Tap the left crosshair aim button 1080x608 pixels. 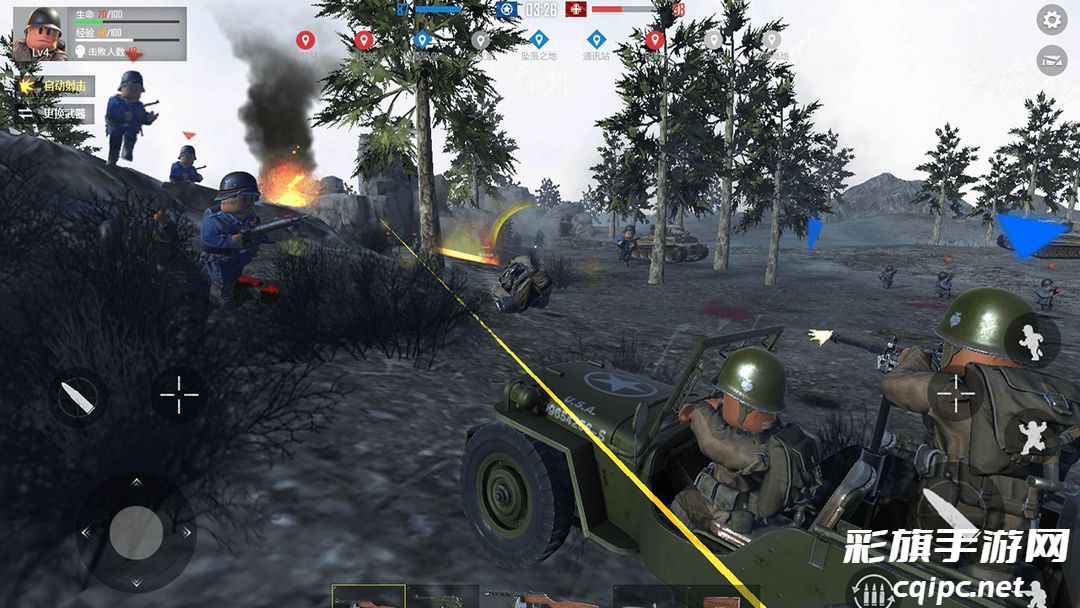click(180, 396)
